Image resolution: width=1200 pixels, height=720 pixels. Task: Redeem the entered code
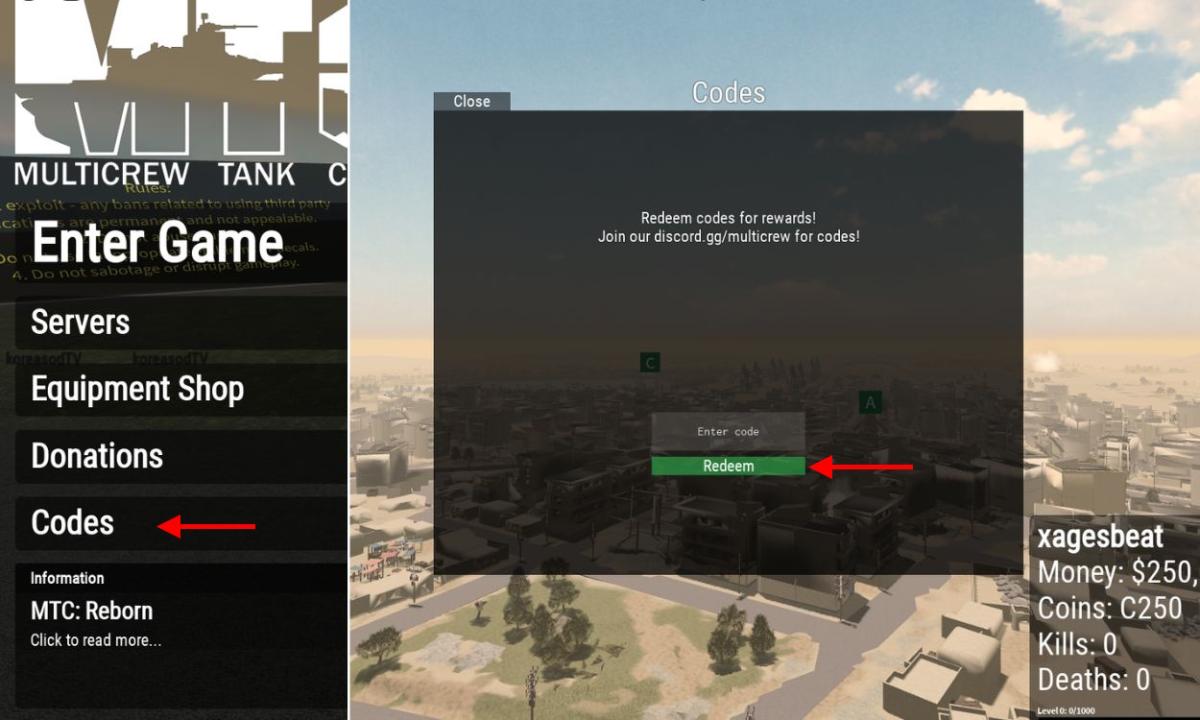point(728,466)
